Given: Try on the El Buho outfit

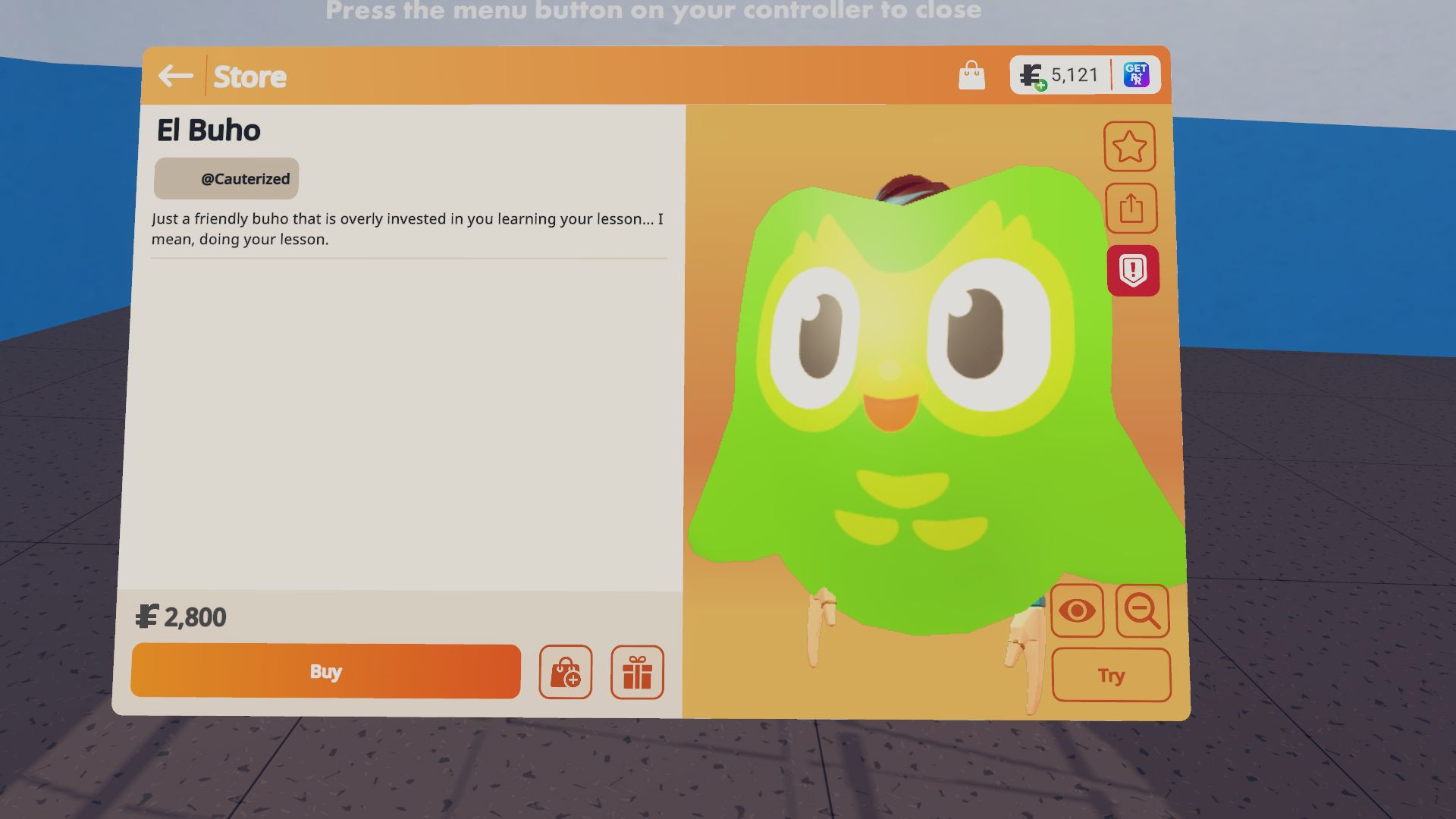Looking at the screenshot, I should 1111,674.
